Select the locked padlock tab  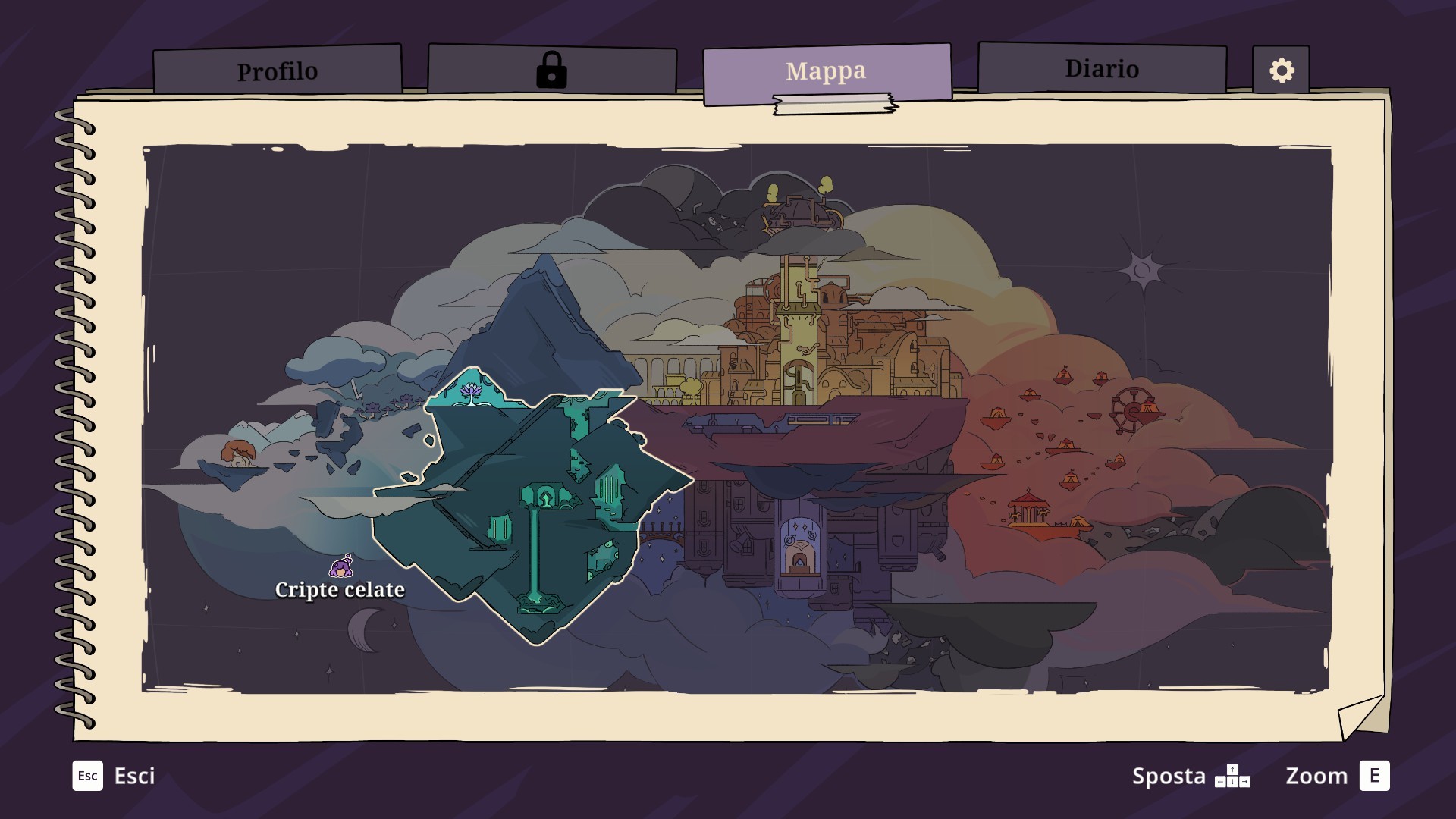[x=551, y=71]
